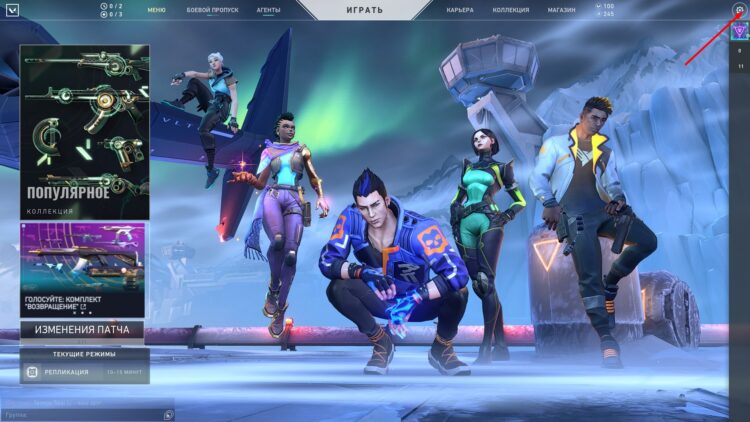Select the РЕПЛИКАЦИЯ game mode entry
This screenshot has height=422, width=750.
tap(84, 372)
